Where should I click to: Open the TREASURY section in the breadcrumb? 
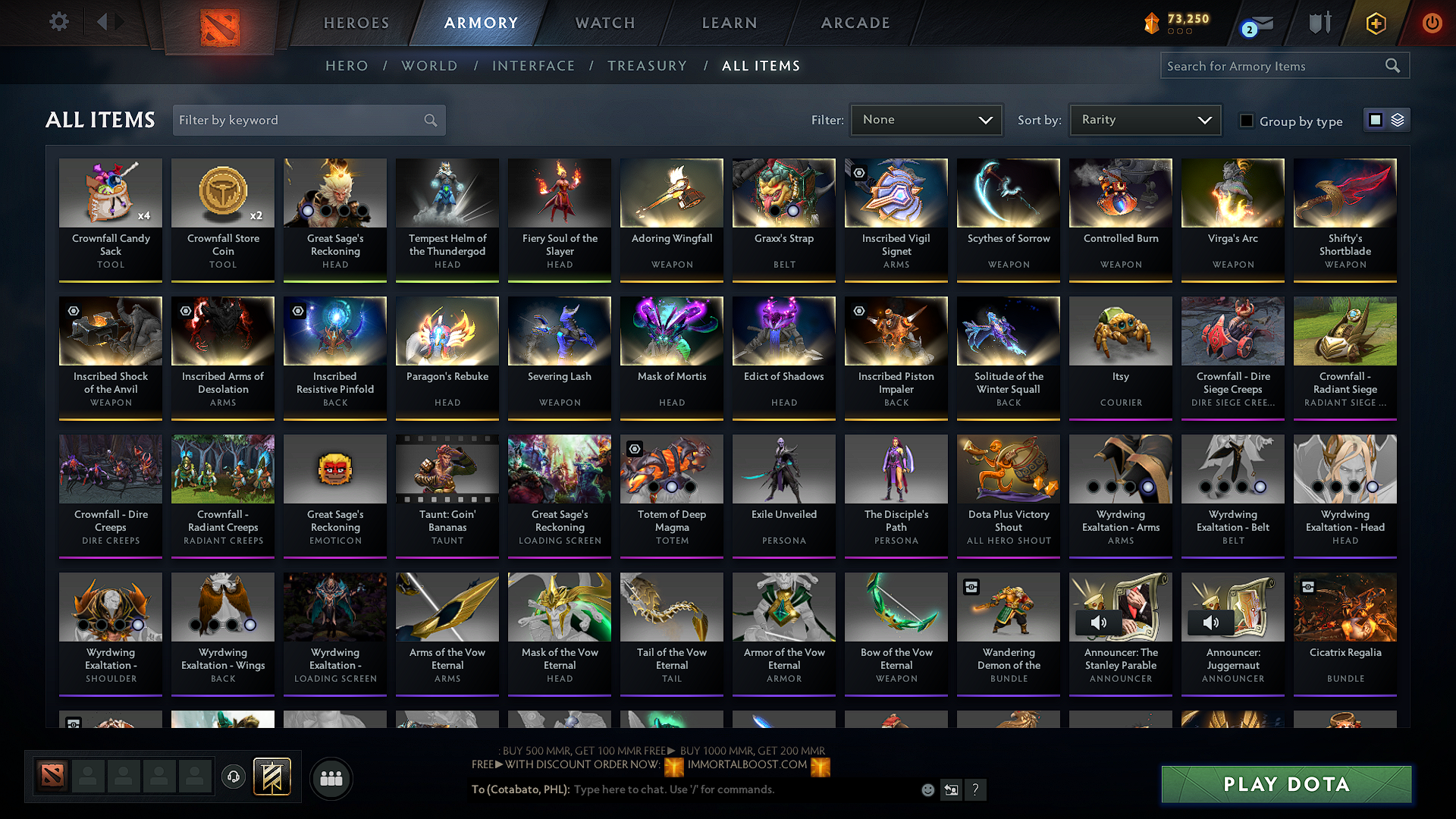[647, 65]
